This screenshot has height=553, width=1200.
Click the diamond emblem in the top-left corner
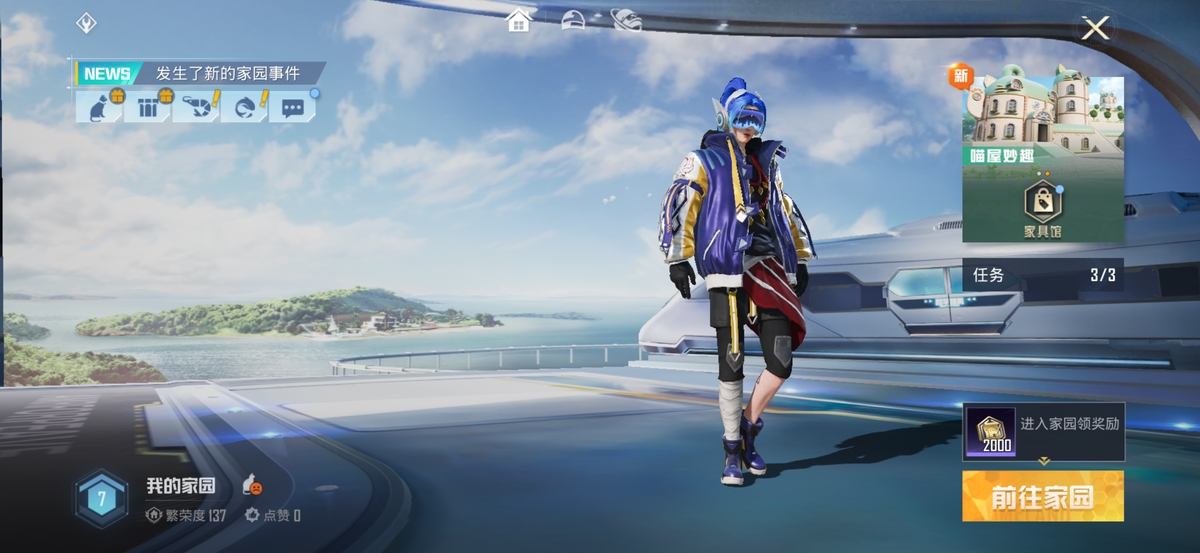click(86, 23)
